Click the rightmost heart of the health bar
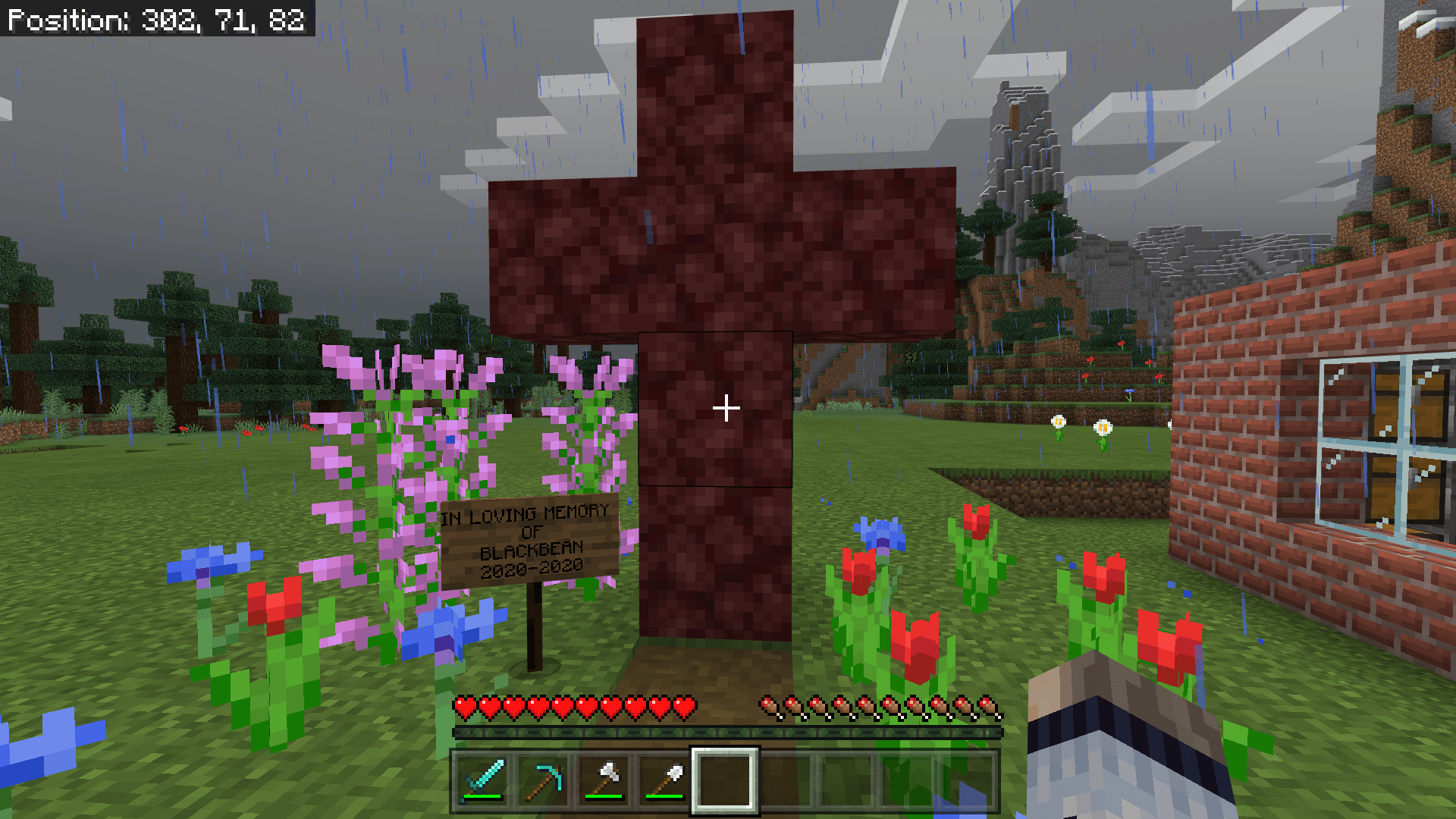This screenshot has width=1456, height=819. point(686,706)
